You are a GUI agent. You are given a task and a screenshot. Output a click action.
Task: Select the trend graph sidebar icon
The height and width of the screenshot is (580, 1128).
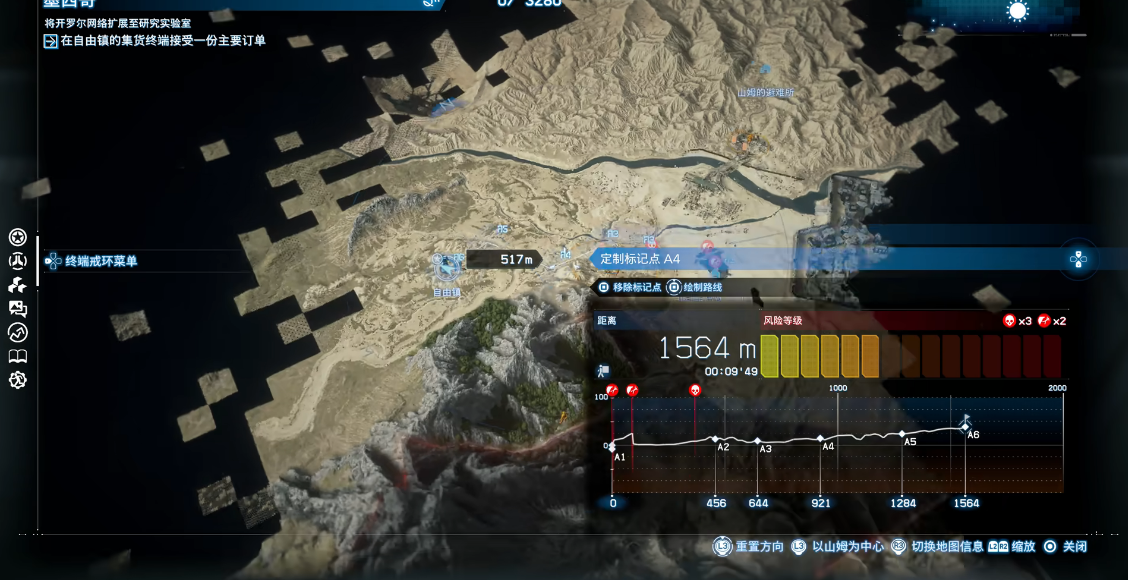tap(17, 333)
